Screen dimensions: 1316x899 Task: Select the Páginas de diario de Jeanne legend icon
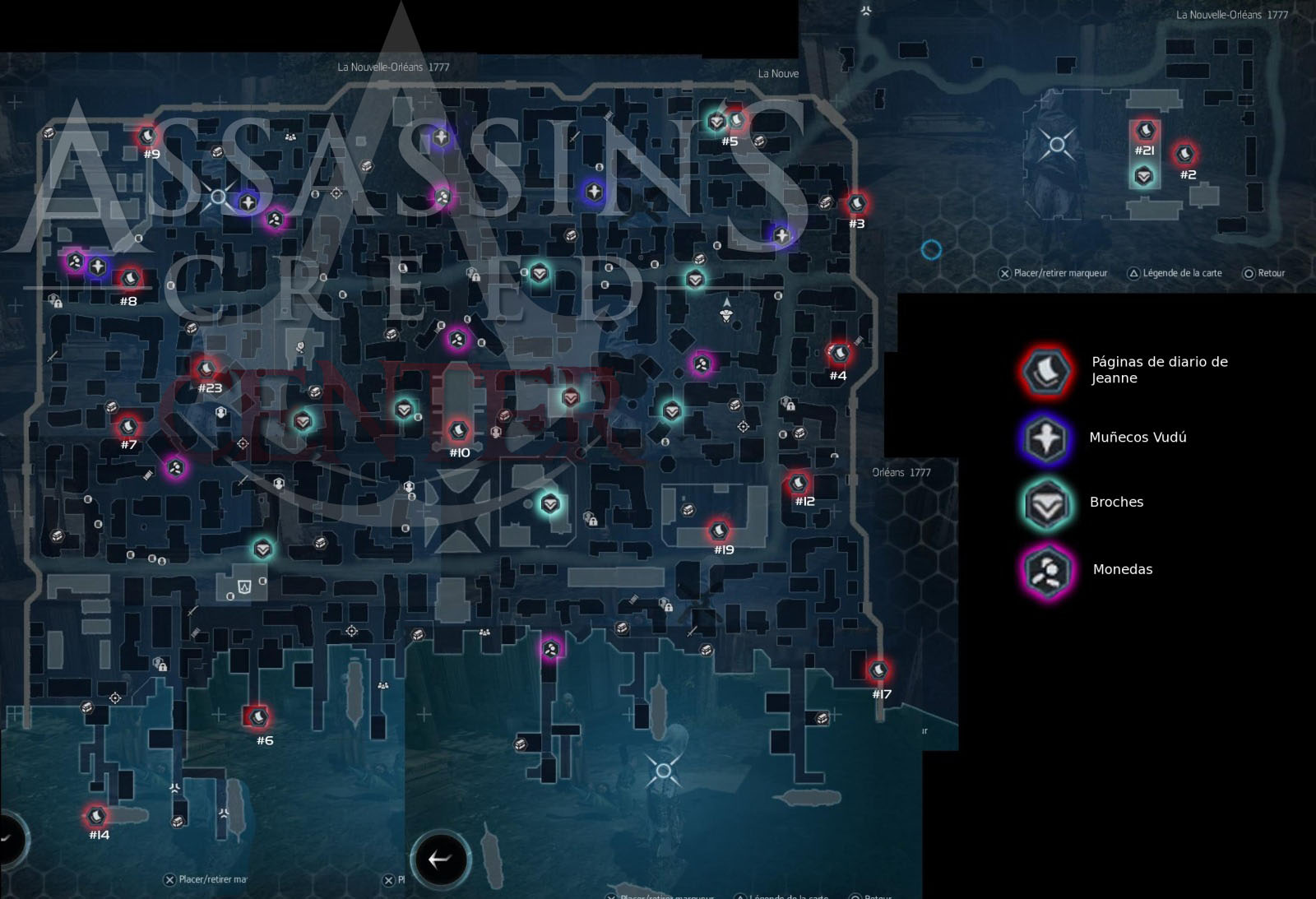pyautogui.click(x=1045, y=371)
